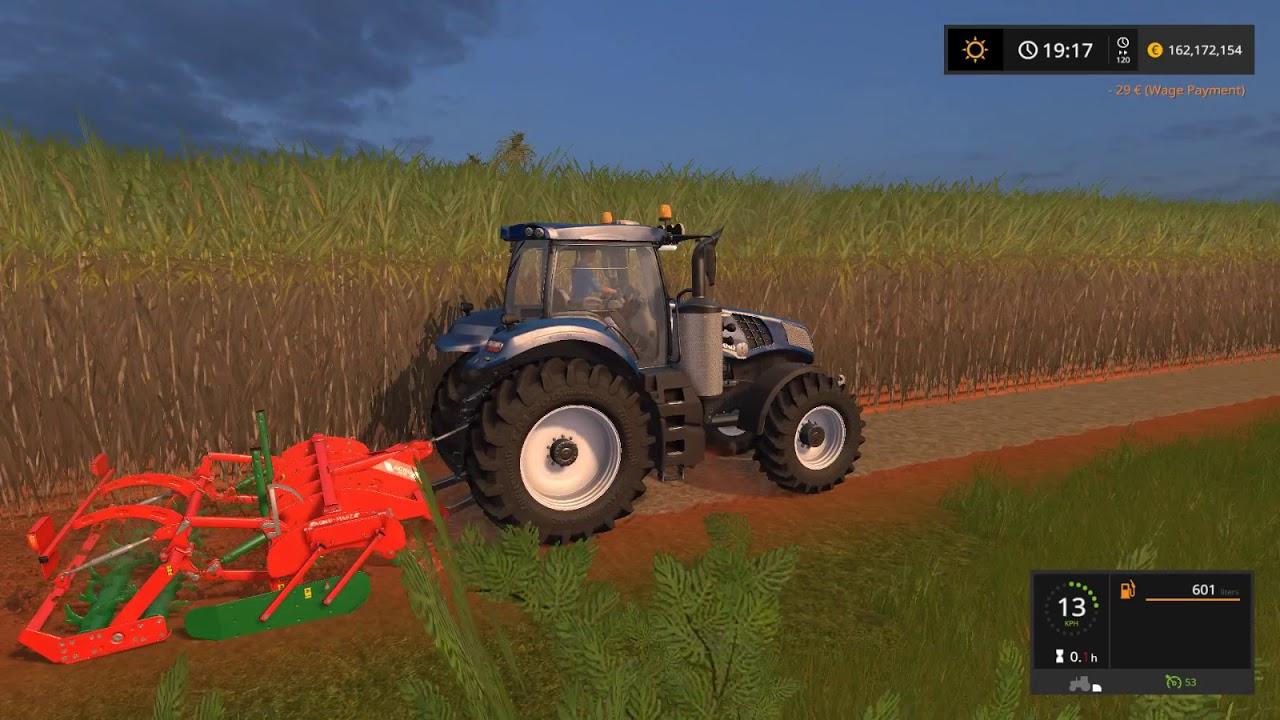Click the 601 liters fuel reading
This screenshot has height=720, width=1280.
(x=1204, y=590)
